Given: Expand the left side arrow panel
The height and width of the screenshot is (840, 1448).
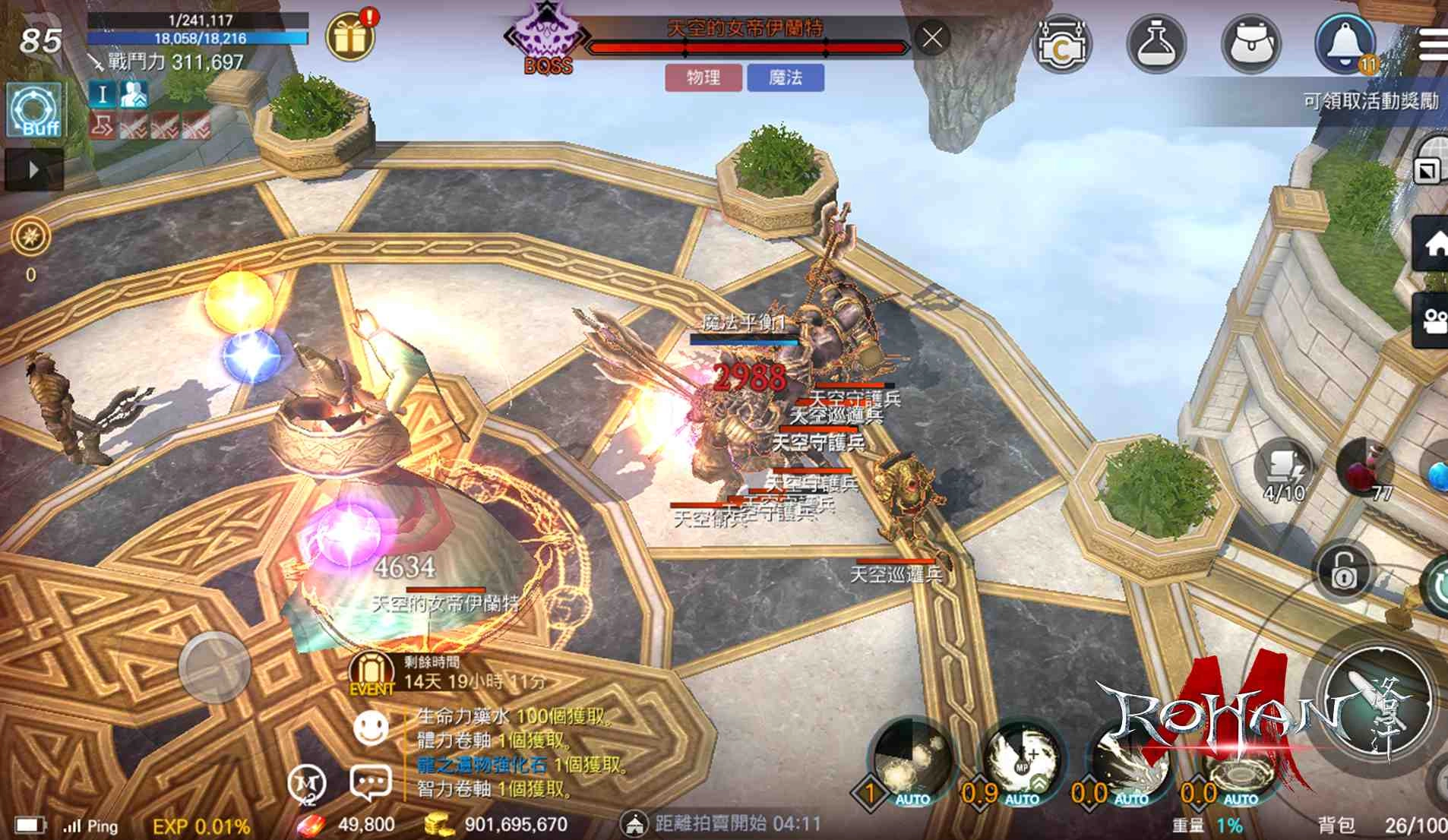Looking at the screenshot, I should 33,169.
